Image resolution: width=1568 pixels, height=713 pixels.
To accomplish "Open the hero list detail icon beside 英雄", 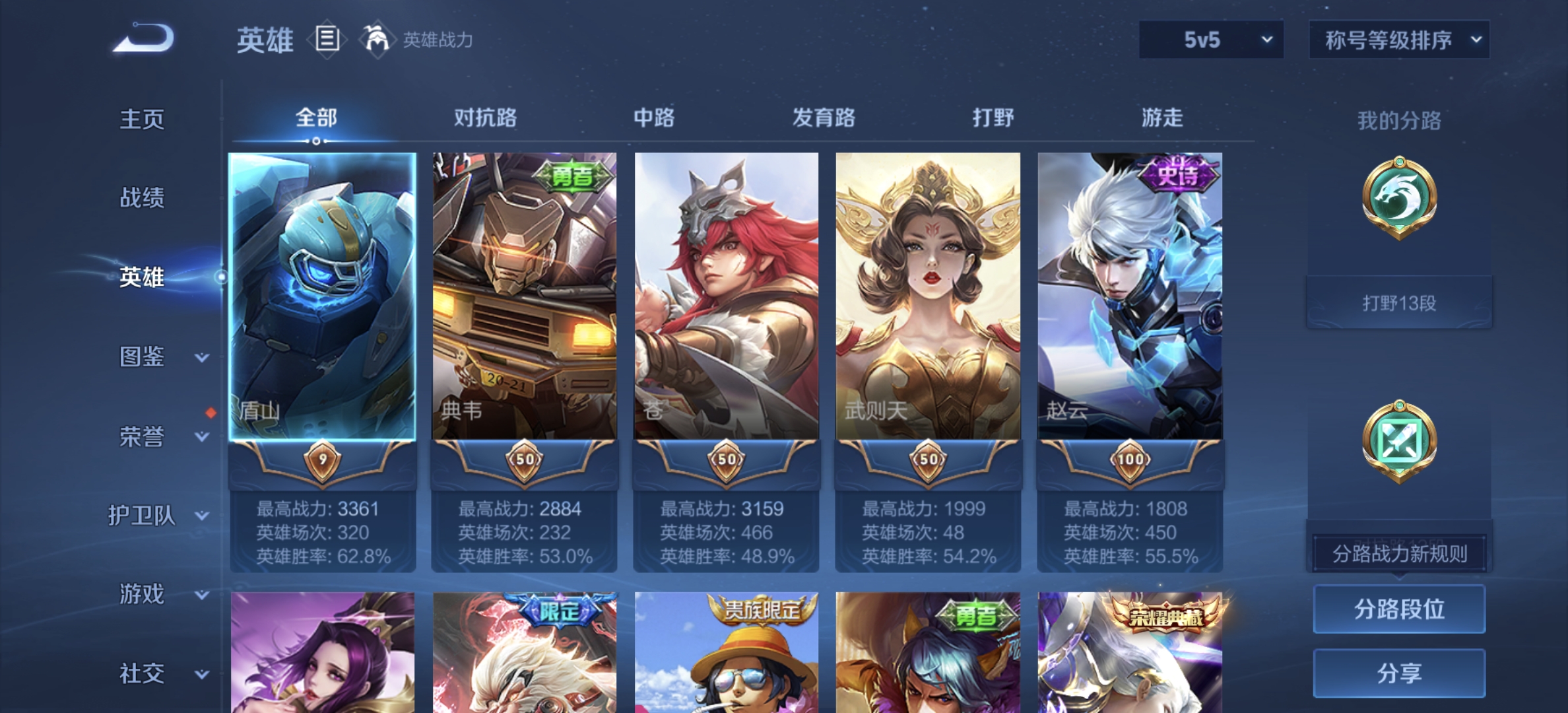I will coord(328,40).
